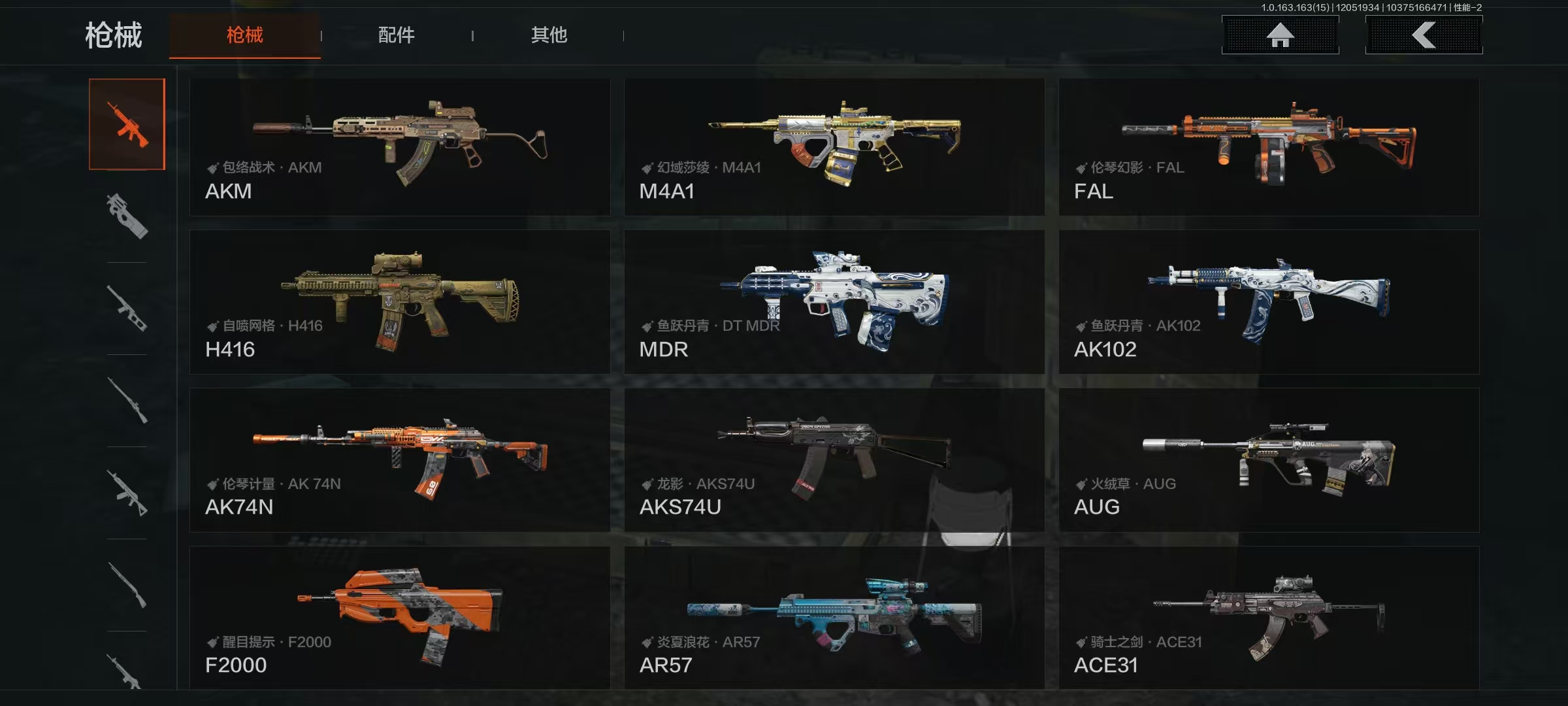Choose the F2000 weapon card
Viewport: 1568px width, 706px height.
point(399,618)
